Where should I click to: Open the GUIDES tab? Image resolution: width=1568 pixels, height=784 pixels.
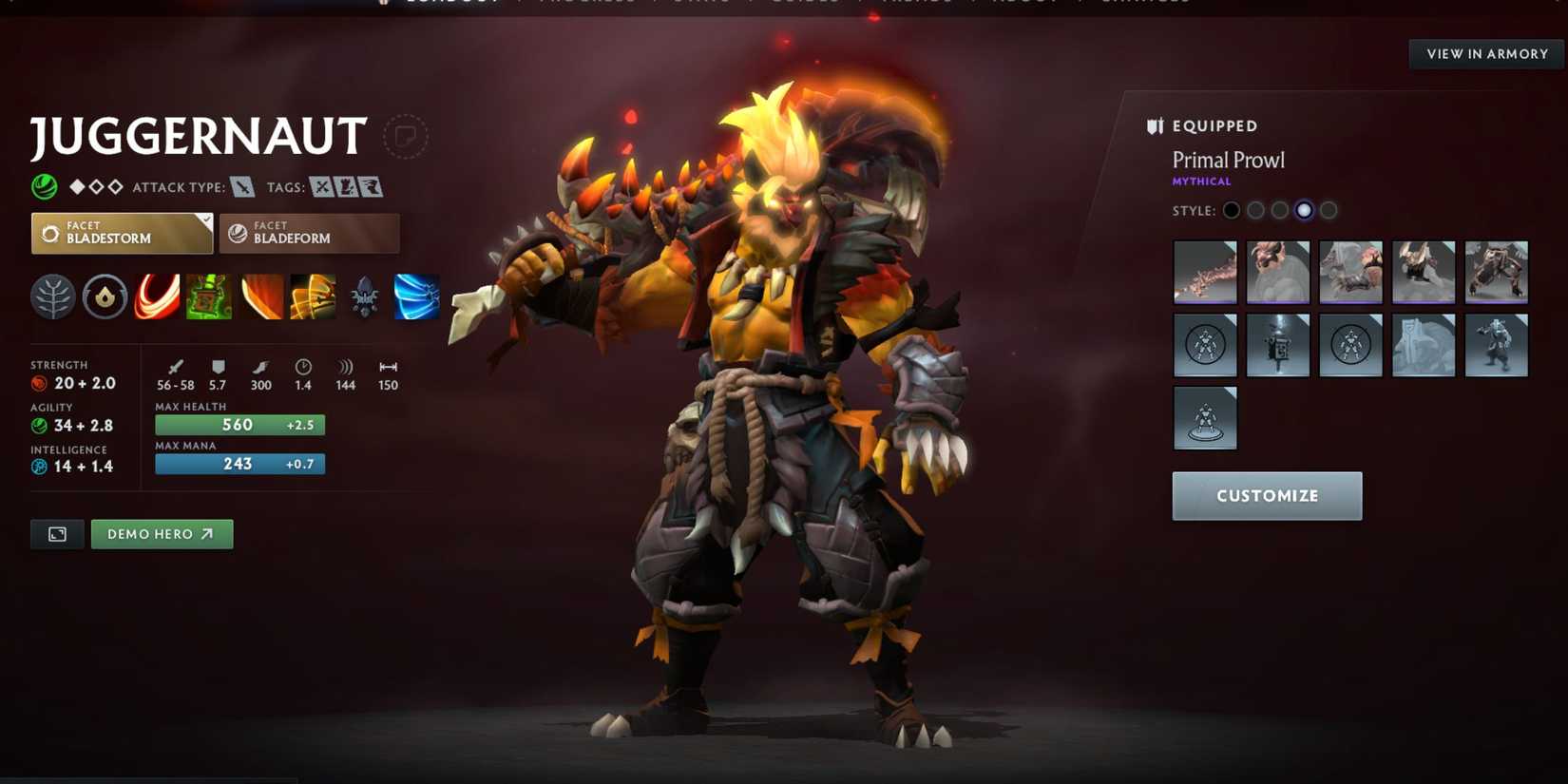[x=806, y=2]
